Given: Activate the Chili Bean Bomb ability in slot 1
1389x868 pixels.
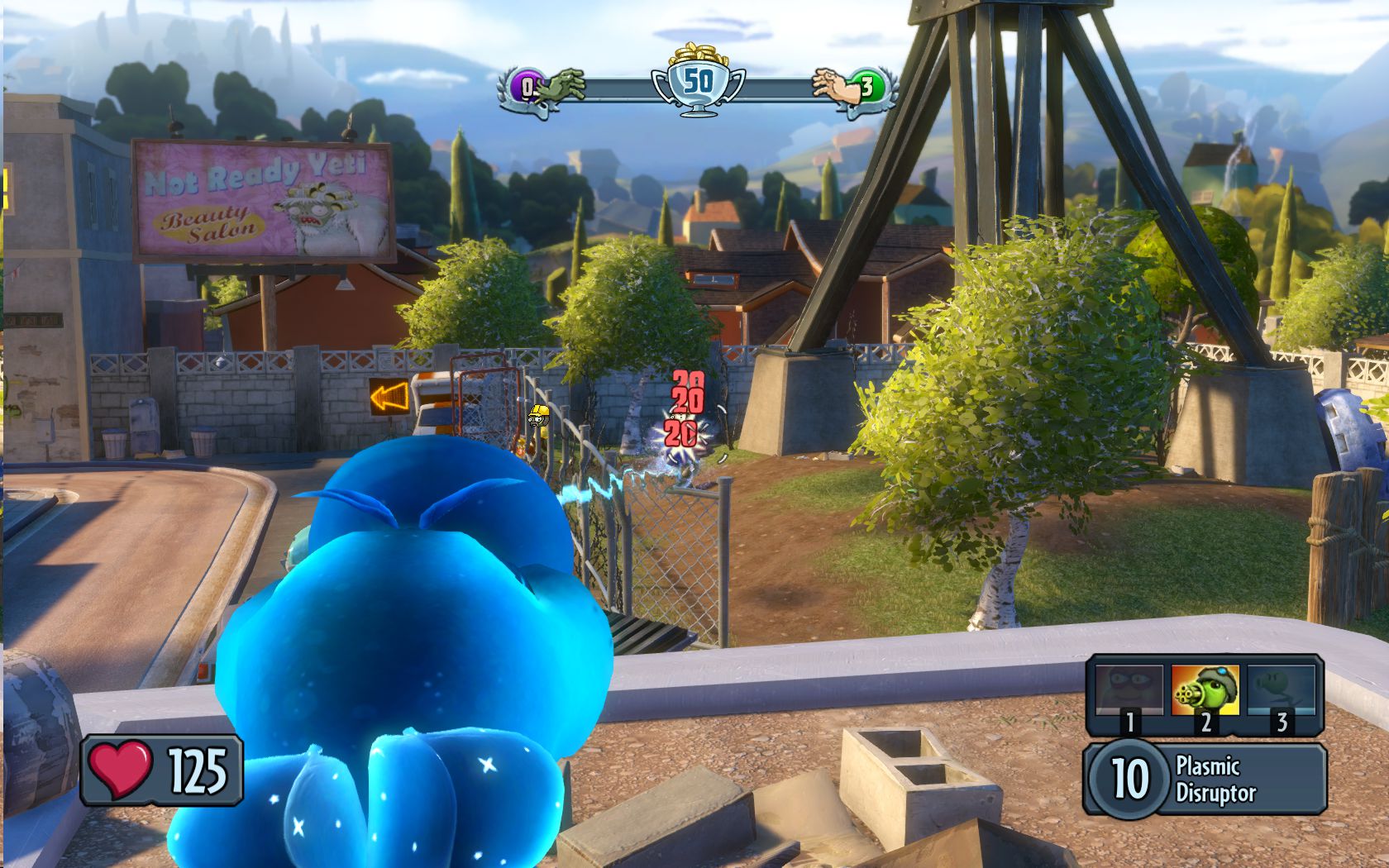Looking at the screenshot, I should coord(1129,693).
